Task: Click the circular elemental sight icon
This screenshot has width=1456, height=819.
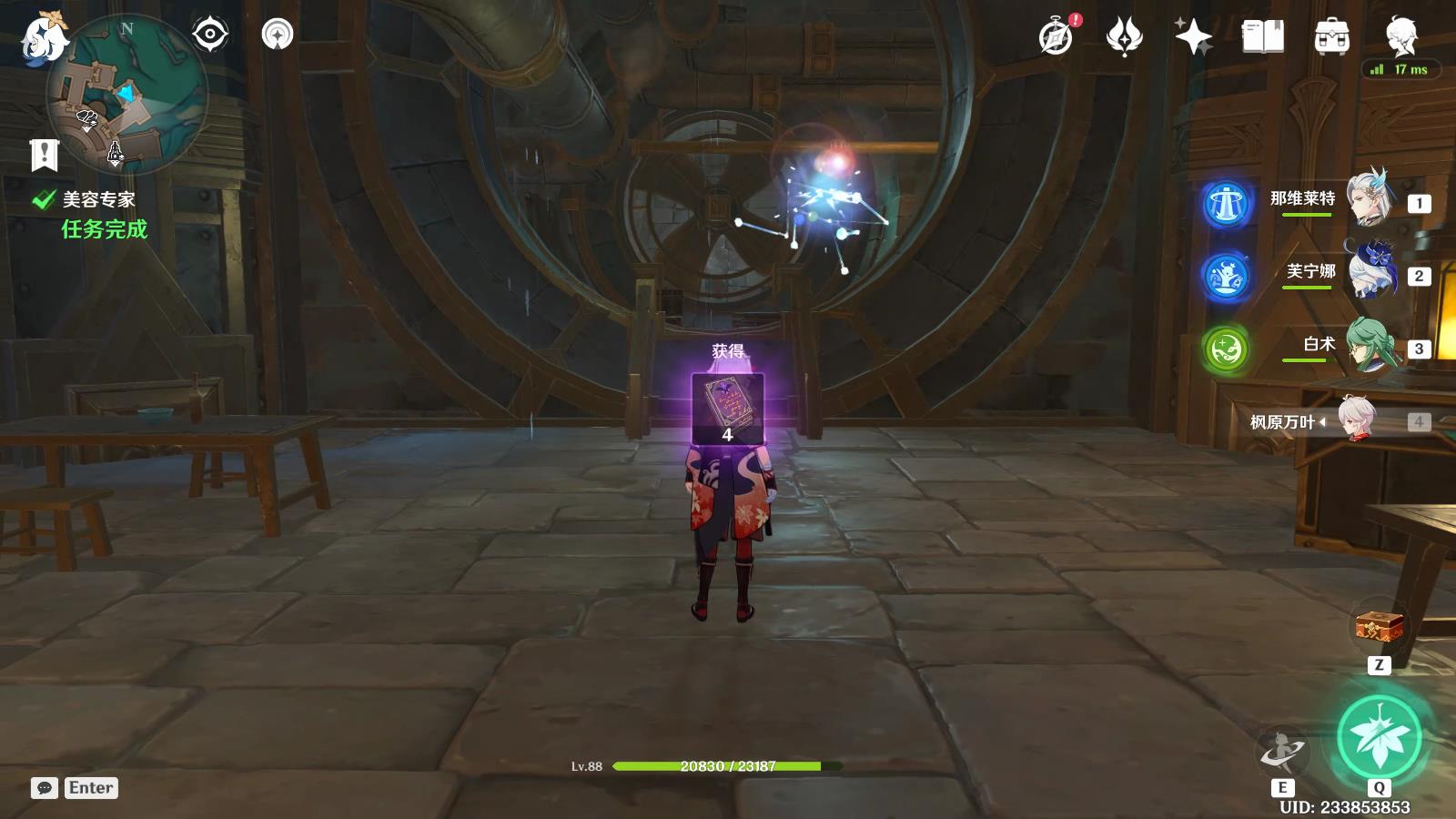Action: (x=278, y=35)
